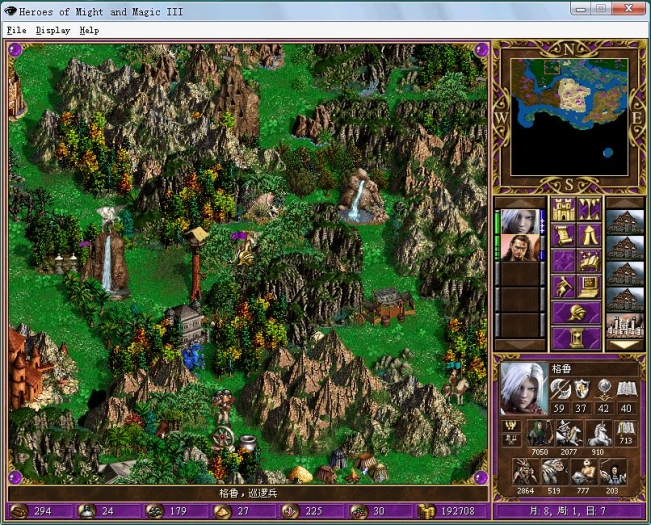Click the unicorn troop slot in army panel
The height and width of the screenshot is (525, 651).
tap(600, 432)
